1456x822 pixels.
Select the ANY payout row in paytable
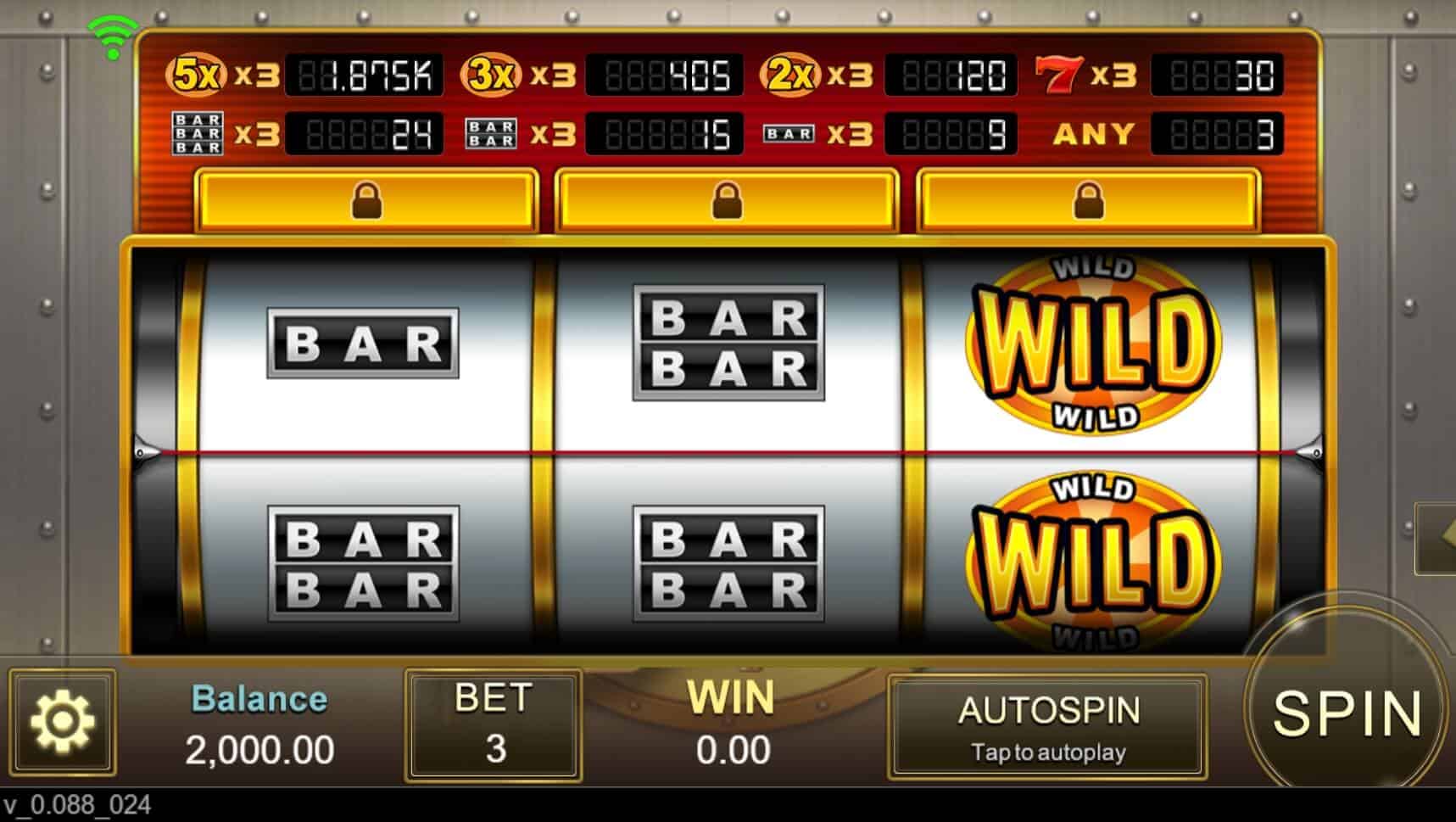point(1095,131)
